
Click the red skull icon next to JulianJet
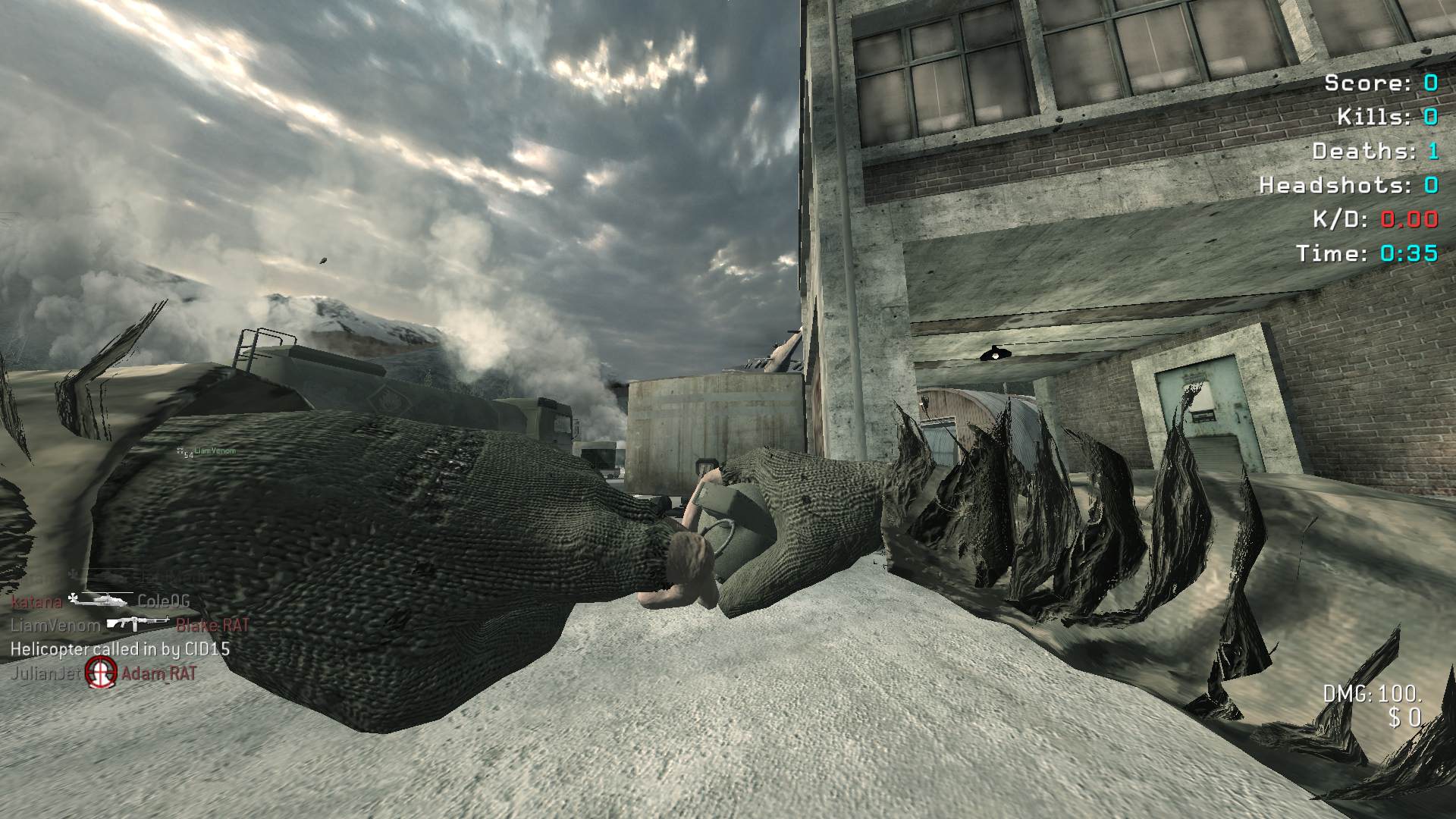[100, 672]
